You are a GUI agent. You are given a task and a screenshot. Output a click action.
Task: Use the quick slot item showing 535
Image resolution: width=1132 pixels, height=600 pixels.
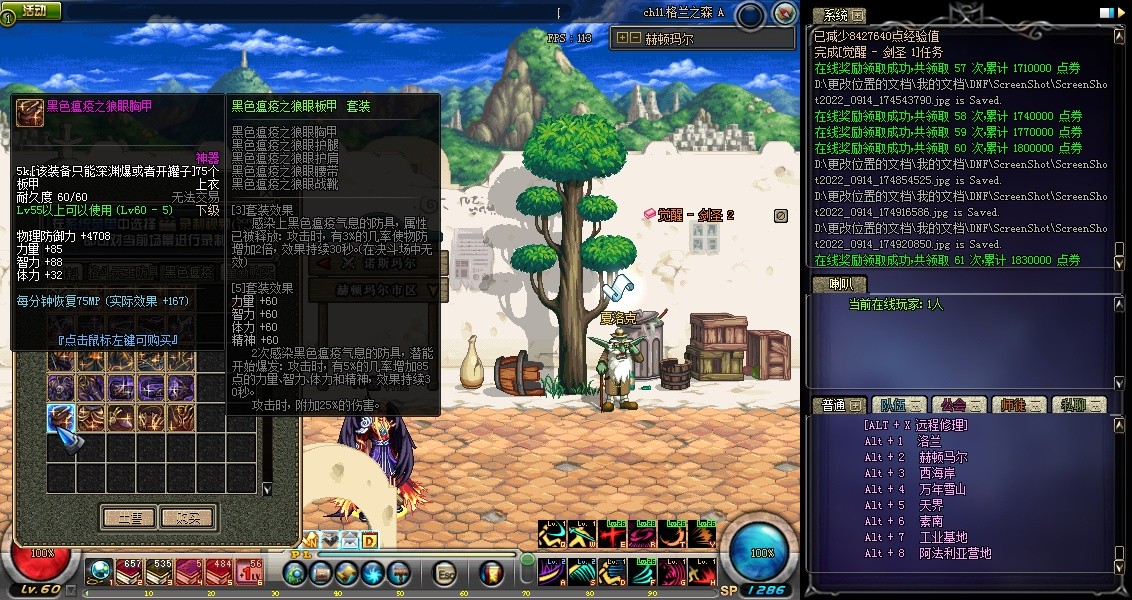159,571
